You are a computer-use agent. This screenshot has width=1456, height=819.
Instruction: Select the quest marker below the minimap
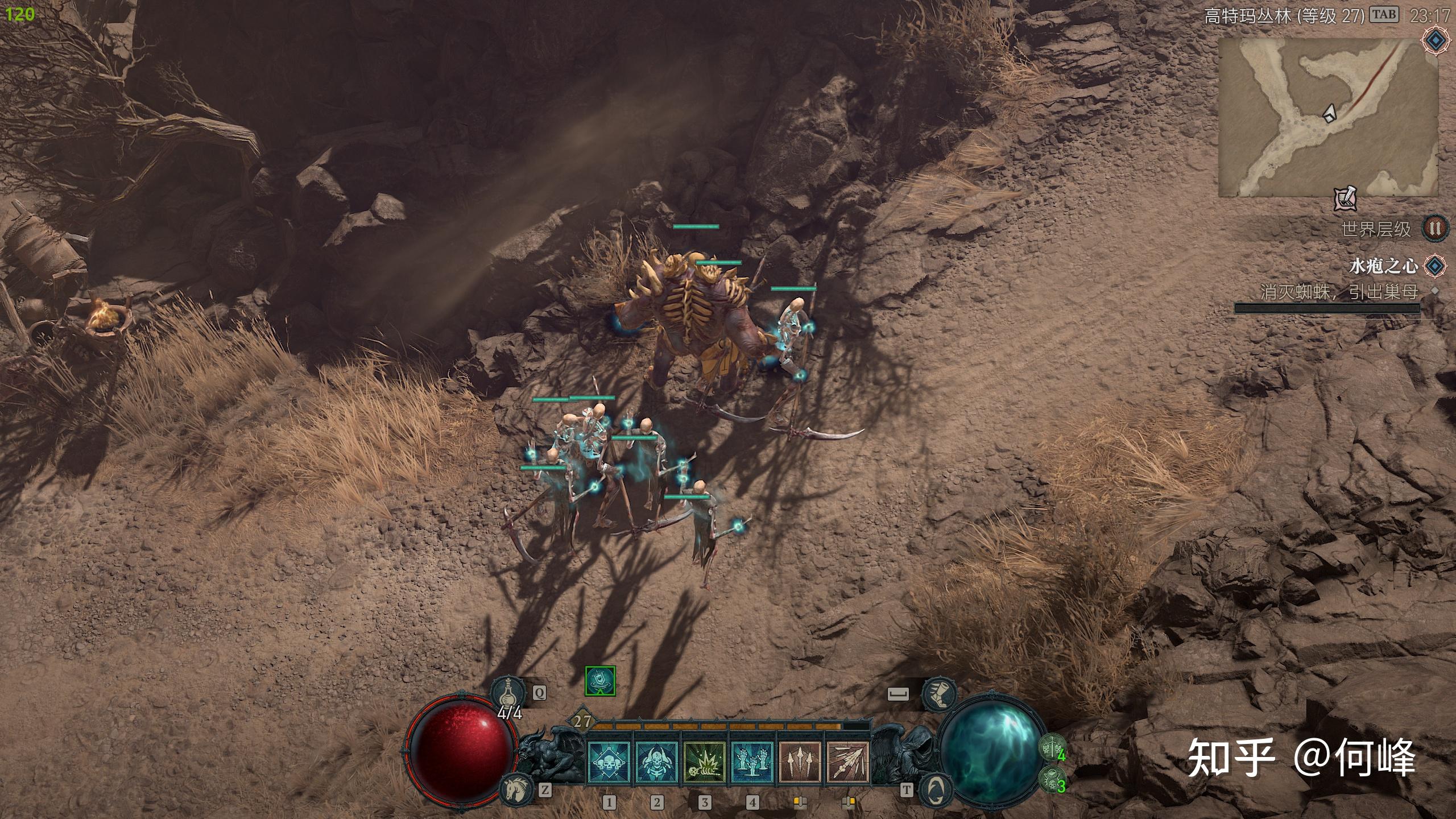pos(1346,199)
